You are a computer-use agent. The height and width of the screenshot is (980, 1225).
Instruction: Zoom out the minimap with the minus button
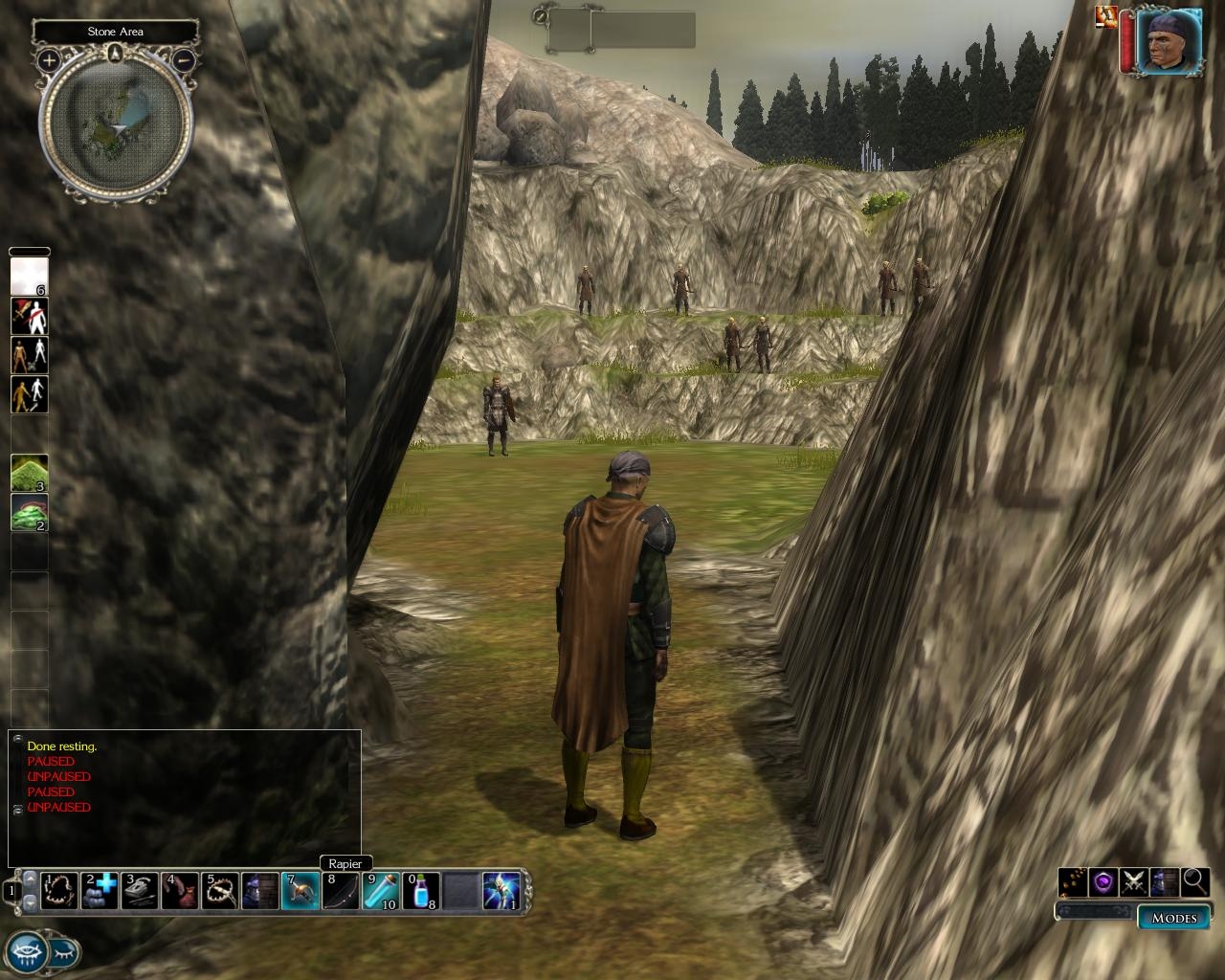click(x=185, y=60)
